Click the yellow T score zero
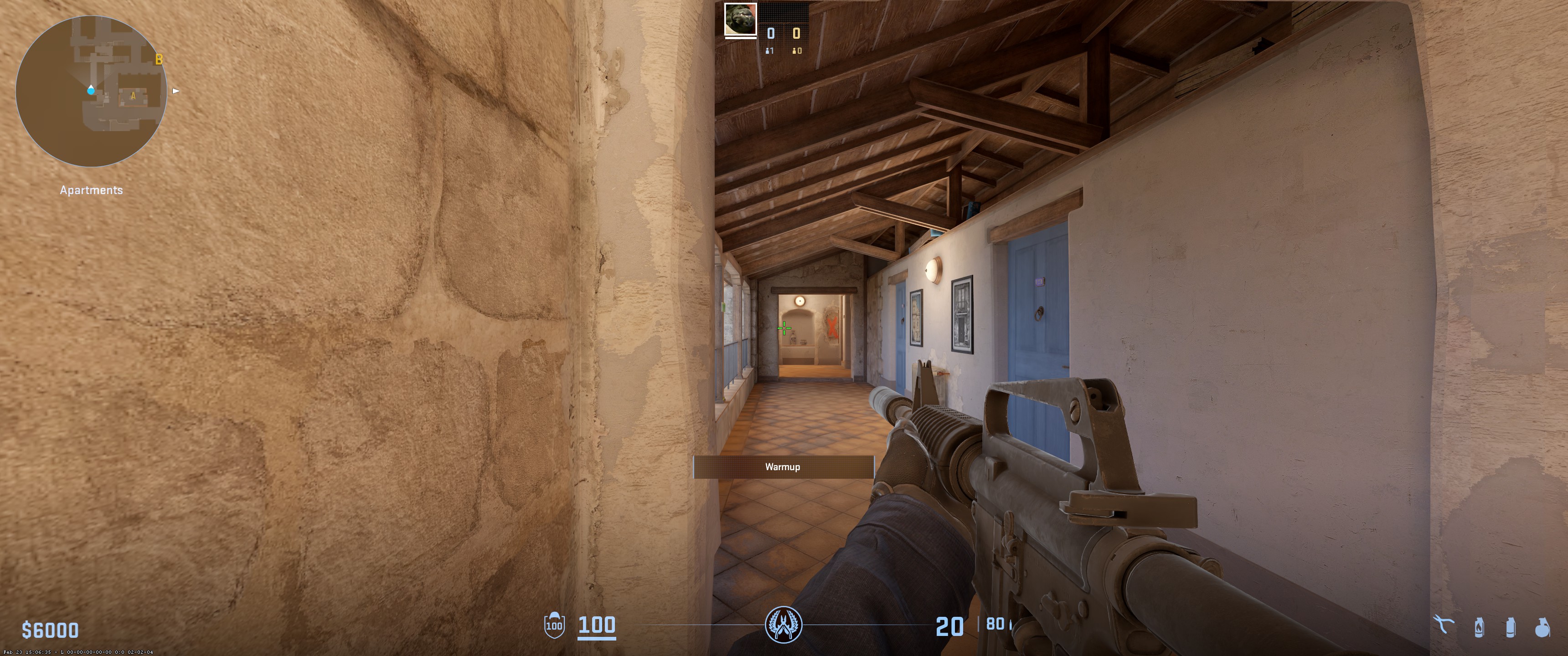Screen dimensions: 1568x656 (x=796, y=32)
